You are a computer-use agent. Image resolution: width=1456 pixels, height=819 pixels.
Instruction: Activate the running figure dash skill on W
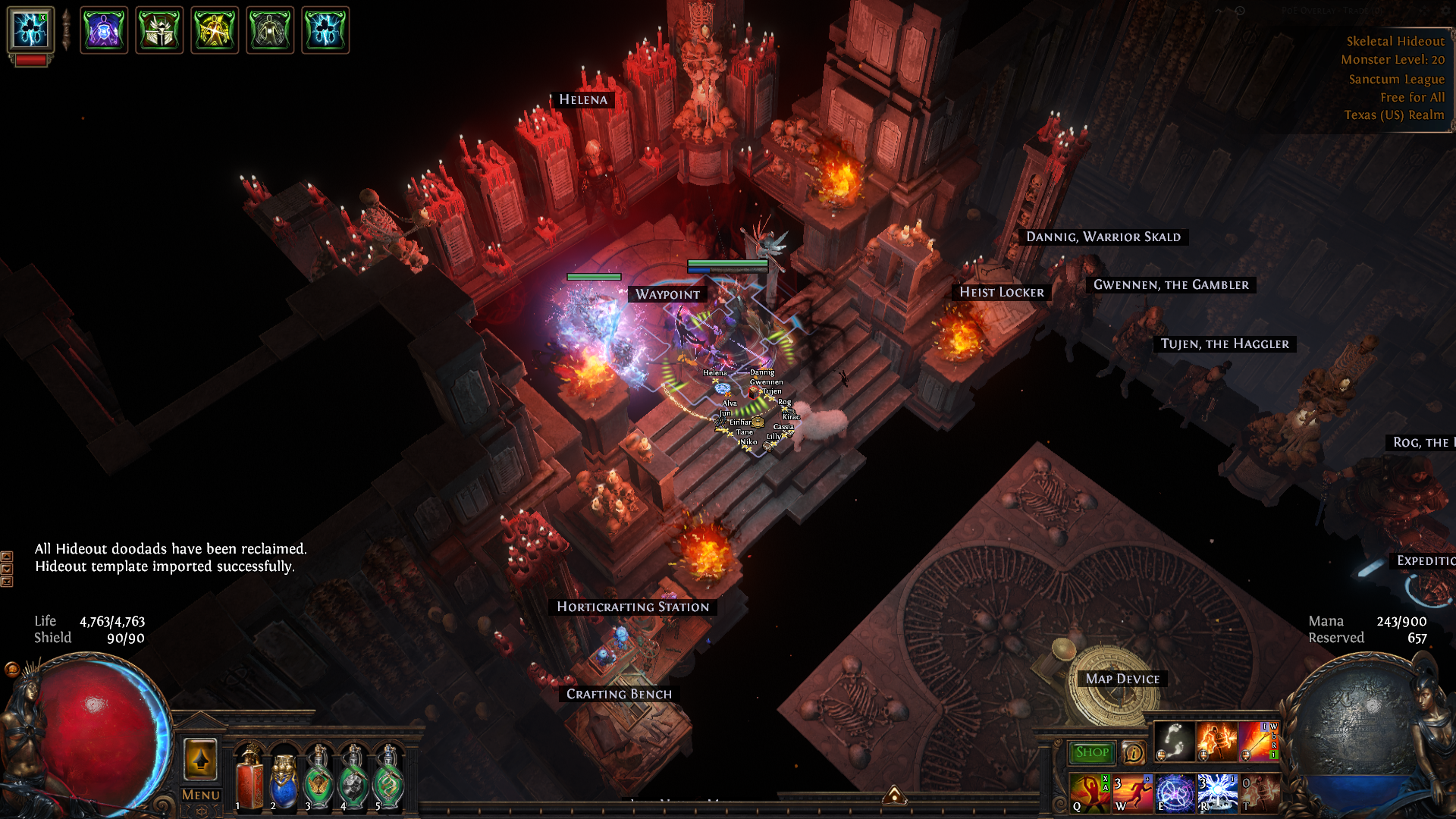[x=1132, y=793]
